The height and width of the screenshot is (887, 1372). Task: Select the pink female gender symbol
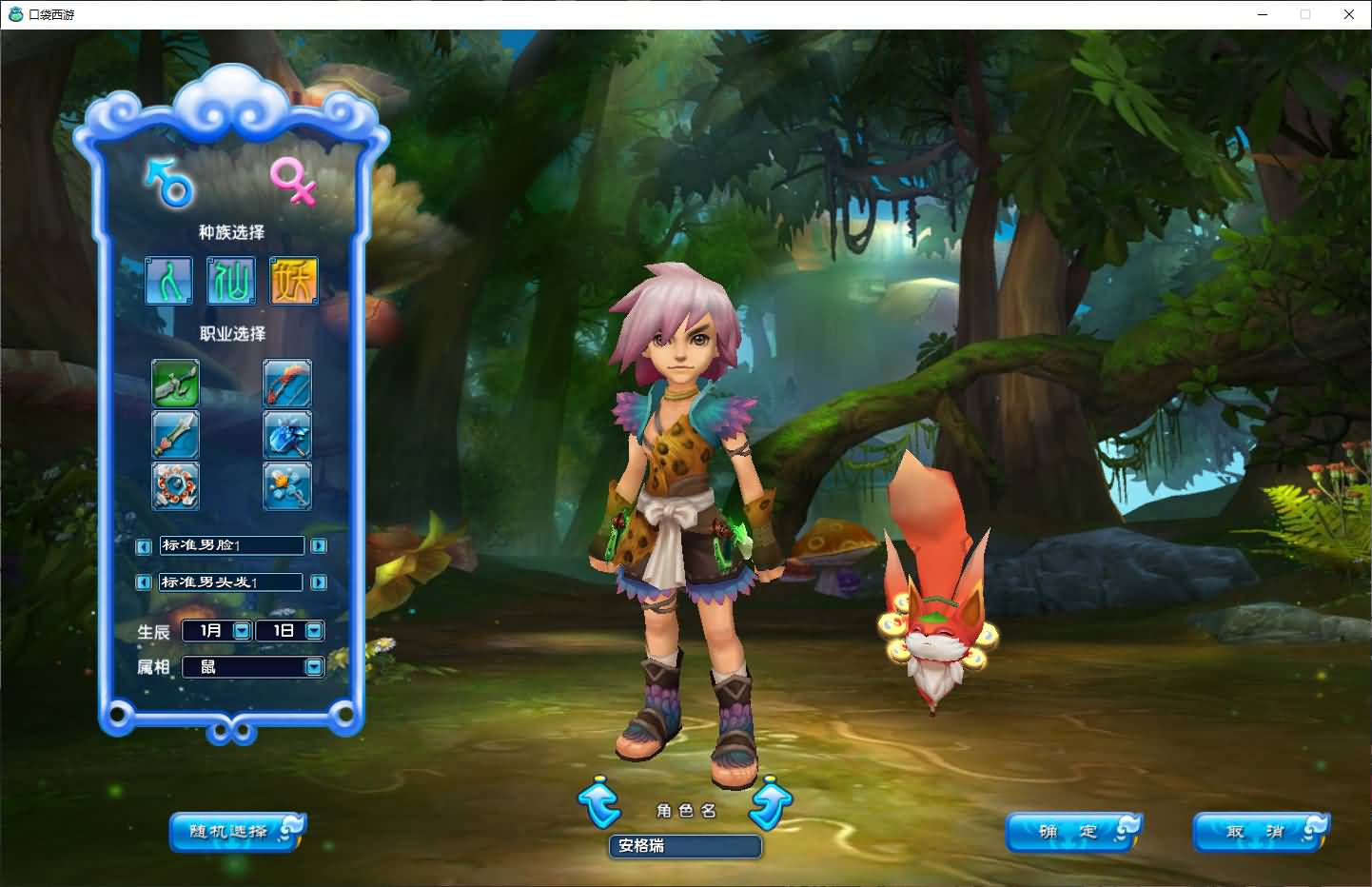[x=293, y=181]
